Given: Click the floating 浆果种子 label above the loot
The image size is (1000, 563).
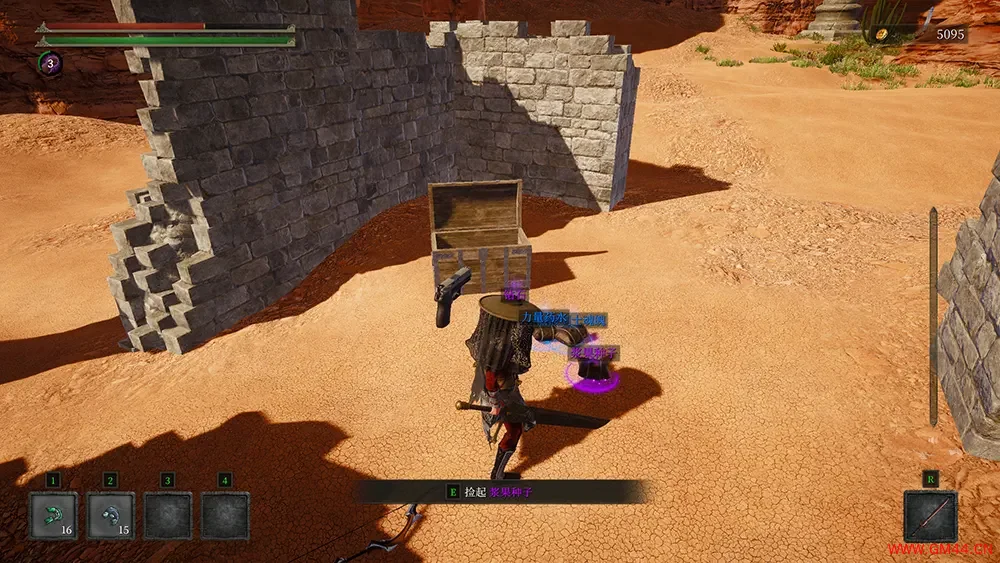Looking at the screenshot, I should point(594,353).
